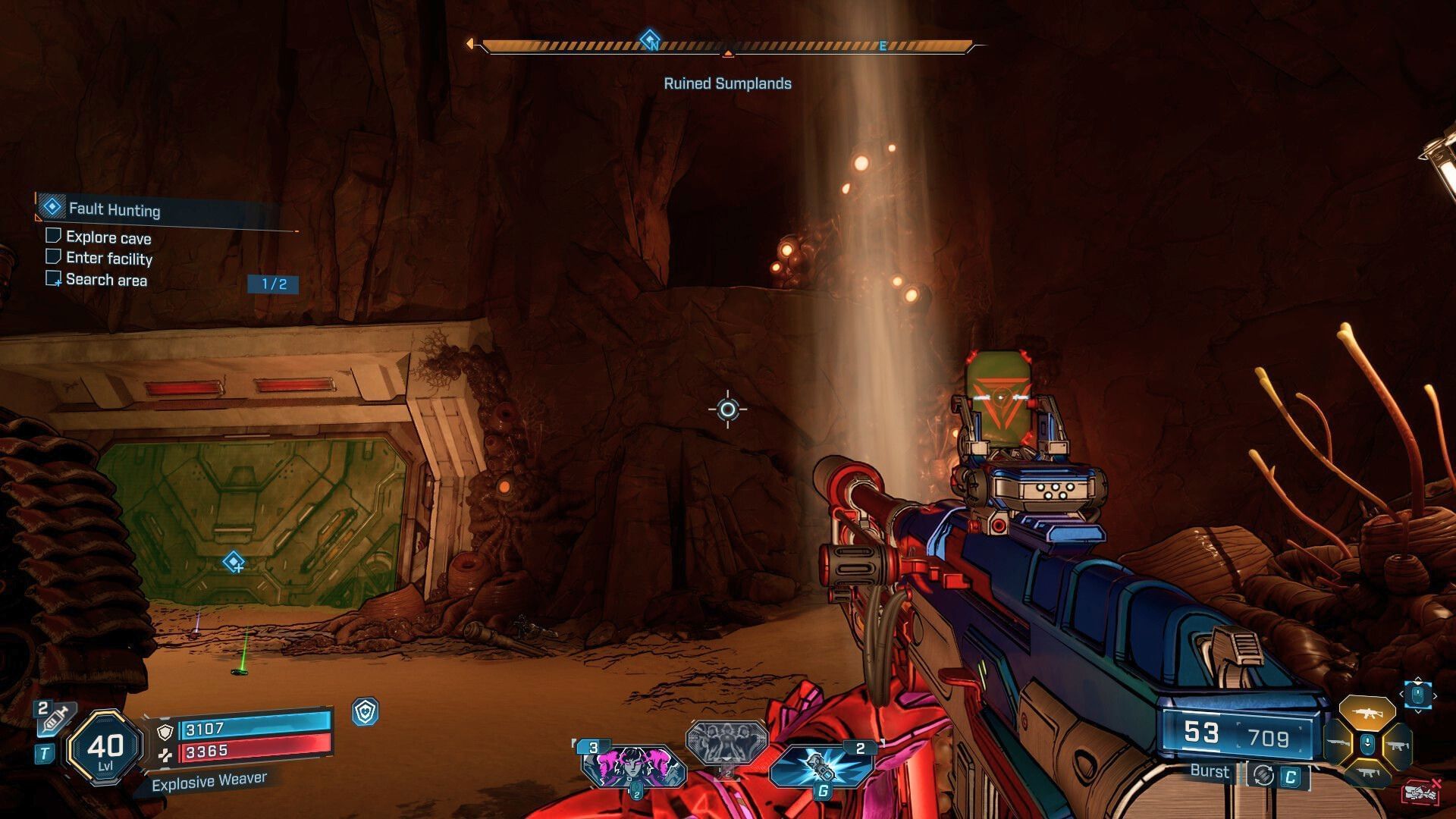Toggle the Burst firing mode icon
Image resolution: width=1456 pixels, height=819 pixels.
1263,775
